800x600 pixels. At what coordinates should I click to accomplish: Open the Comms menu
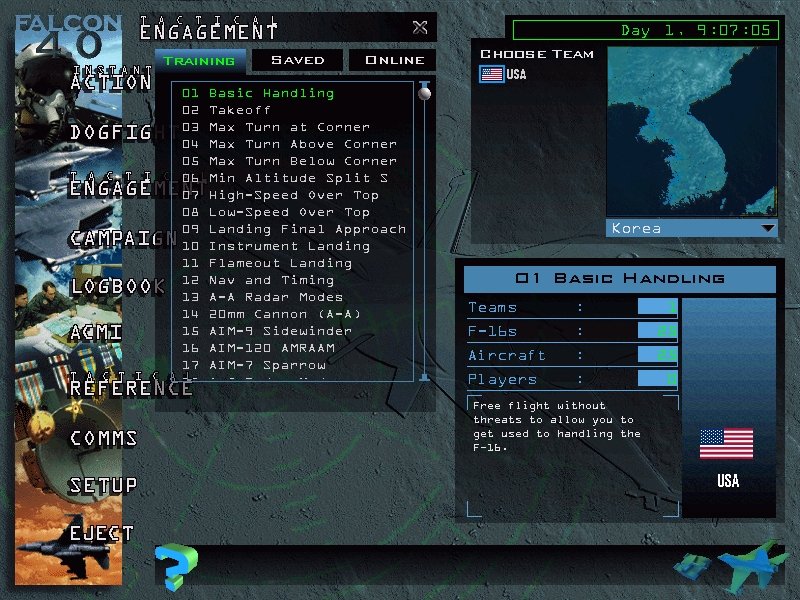[x=104, y=438]
